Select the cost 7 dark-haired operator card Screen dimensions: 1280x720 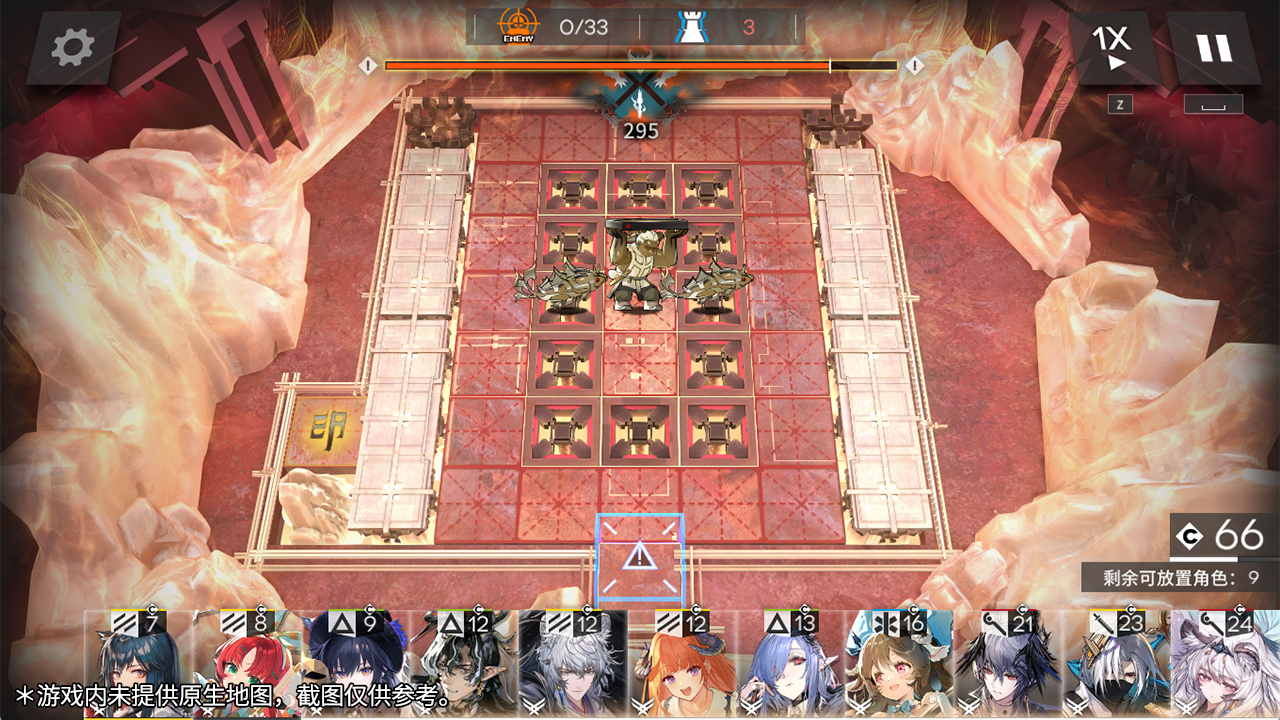(138, 665)
